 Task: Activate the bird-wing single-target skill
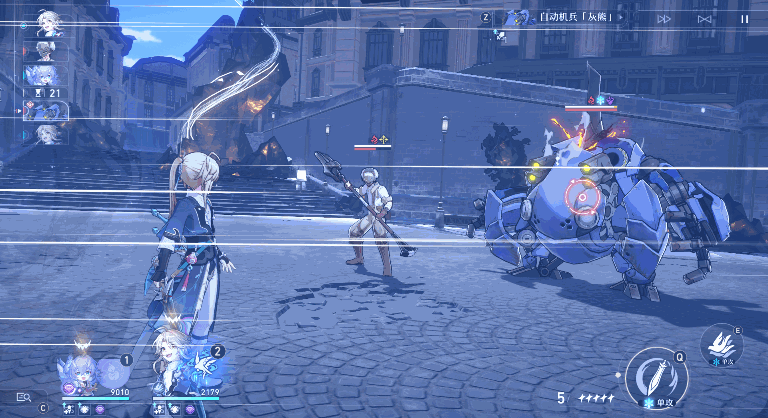pyautogui.click(x=720, y=344)
